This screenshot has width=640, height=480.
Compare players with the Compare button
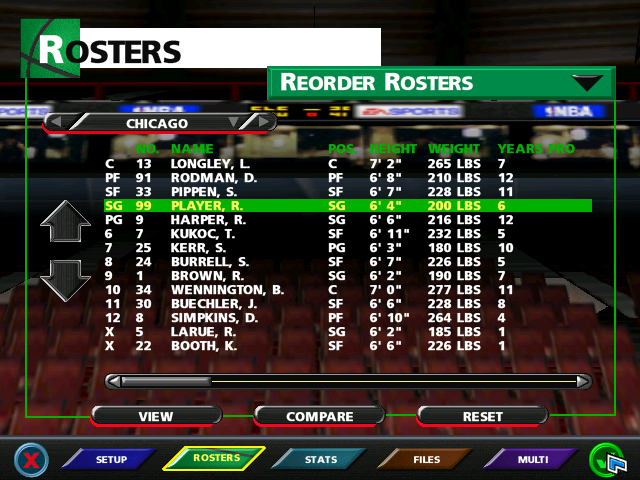(320, 416)
